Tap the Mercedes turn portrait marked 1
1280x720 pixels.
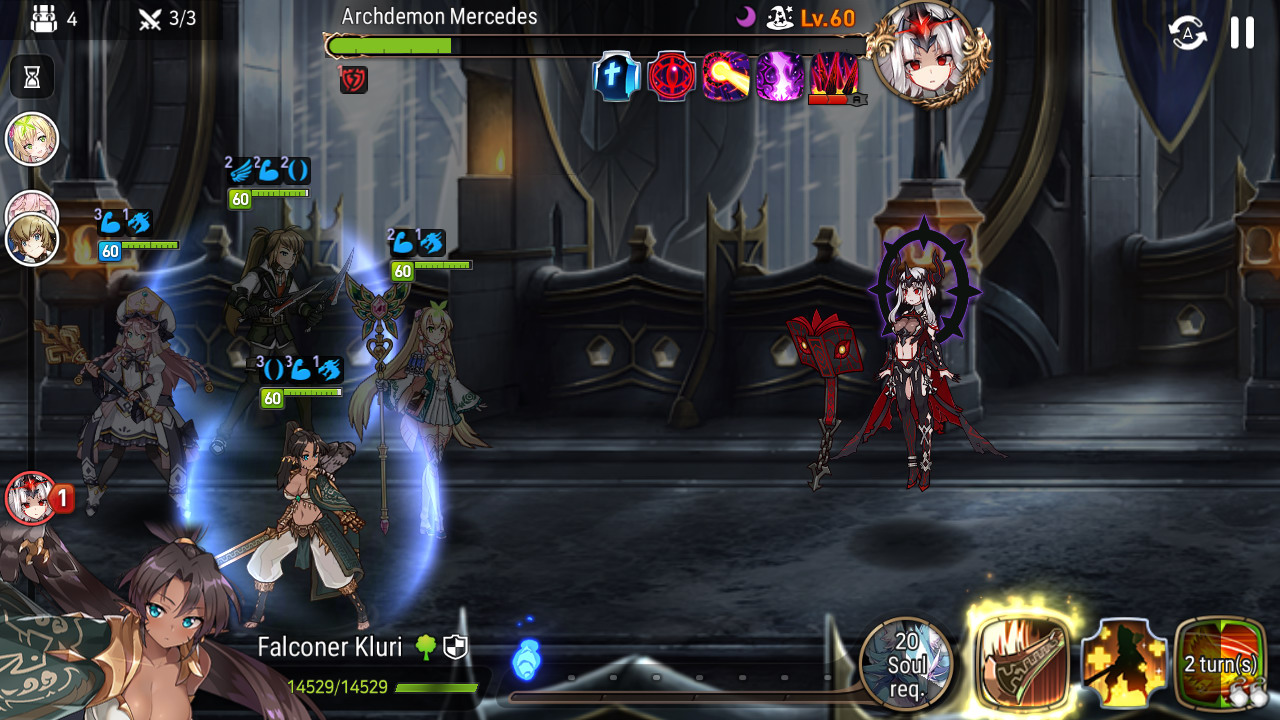pos(32,498)
